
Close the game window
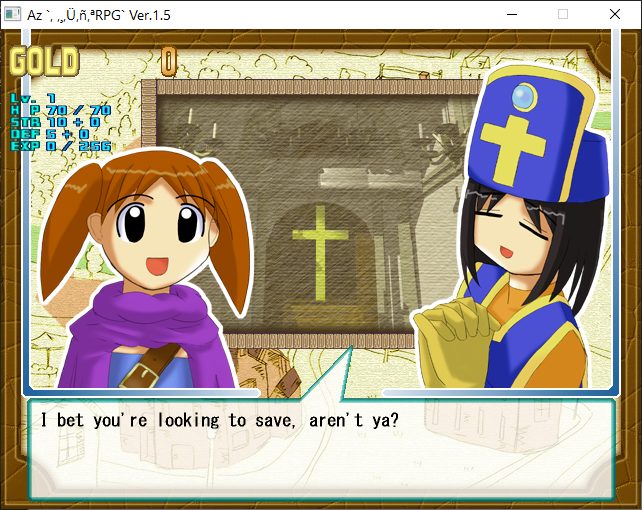tap(613, 15)
